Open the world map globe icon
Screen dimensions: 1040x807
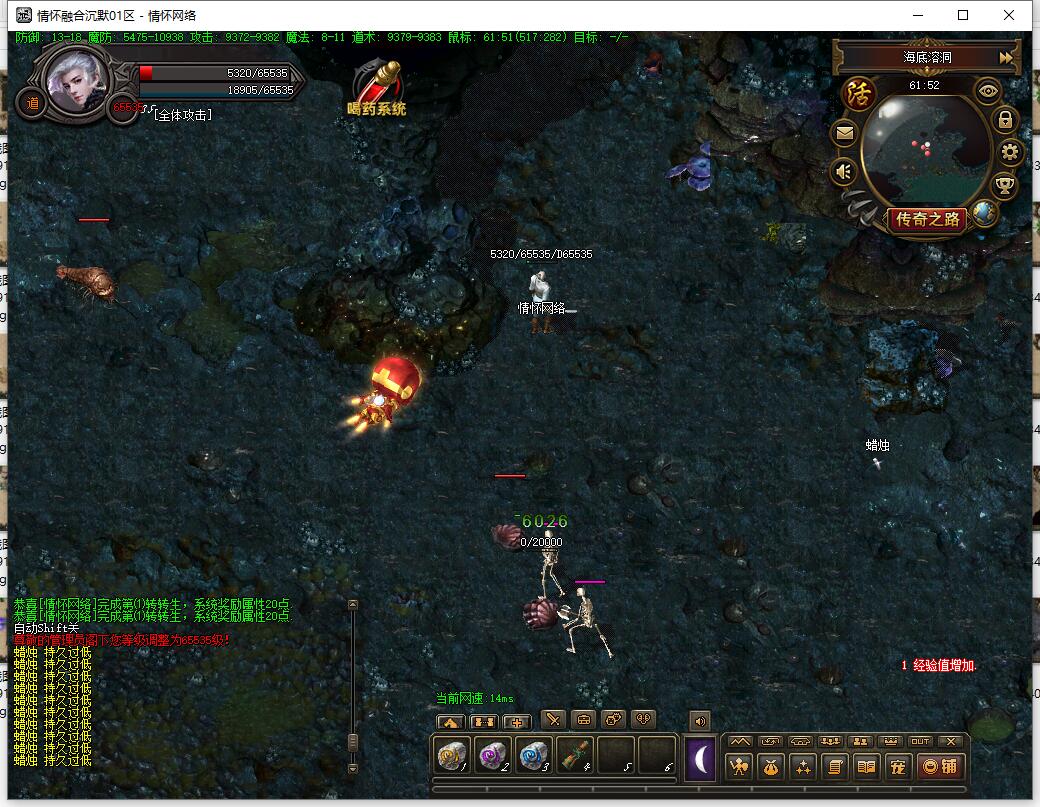coord(985,213)
